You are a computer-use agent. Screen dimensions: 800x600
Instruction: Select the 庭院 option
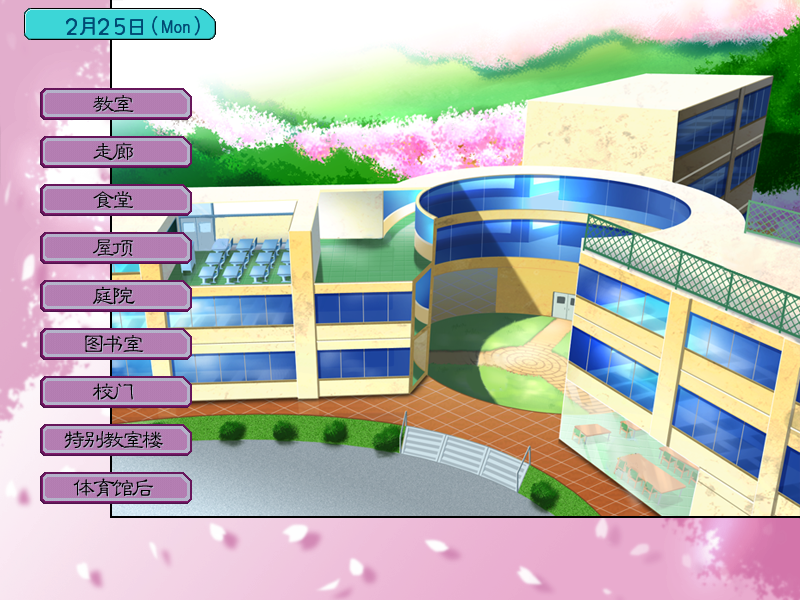coord(115,295)
